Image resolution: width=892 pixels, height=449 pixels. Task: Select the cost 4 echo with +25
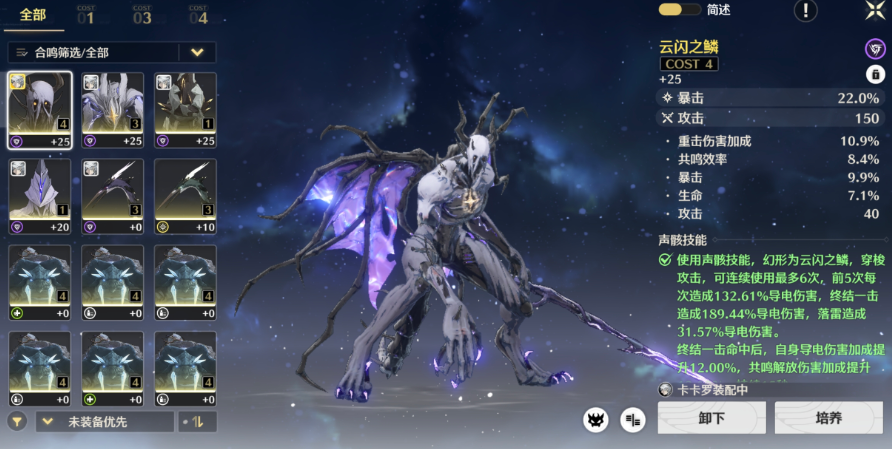(x=40, y=109)
